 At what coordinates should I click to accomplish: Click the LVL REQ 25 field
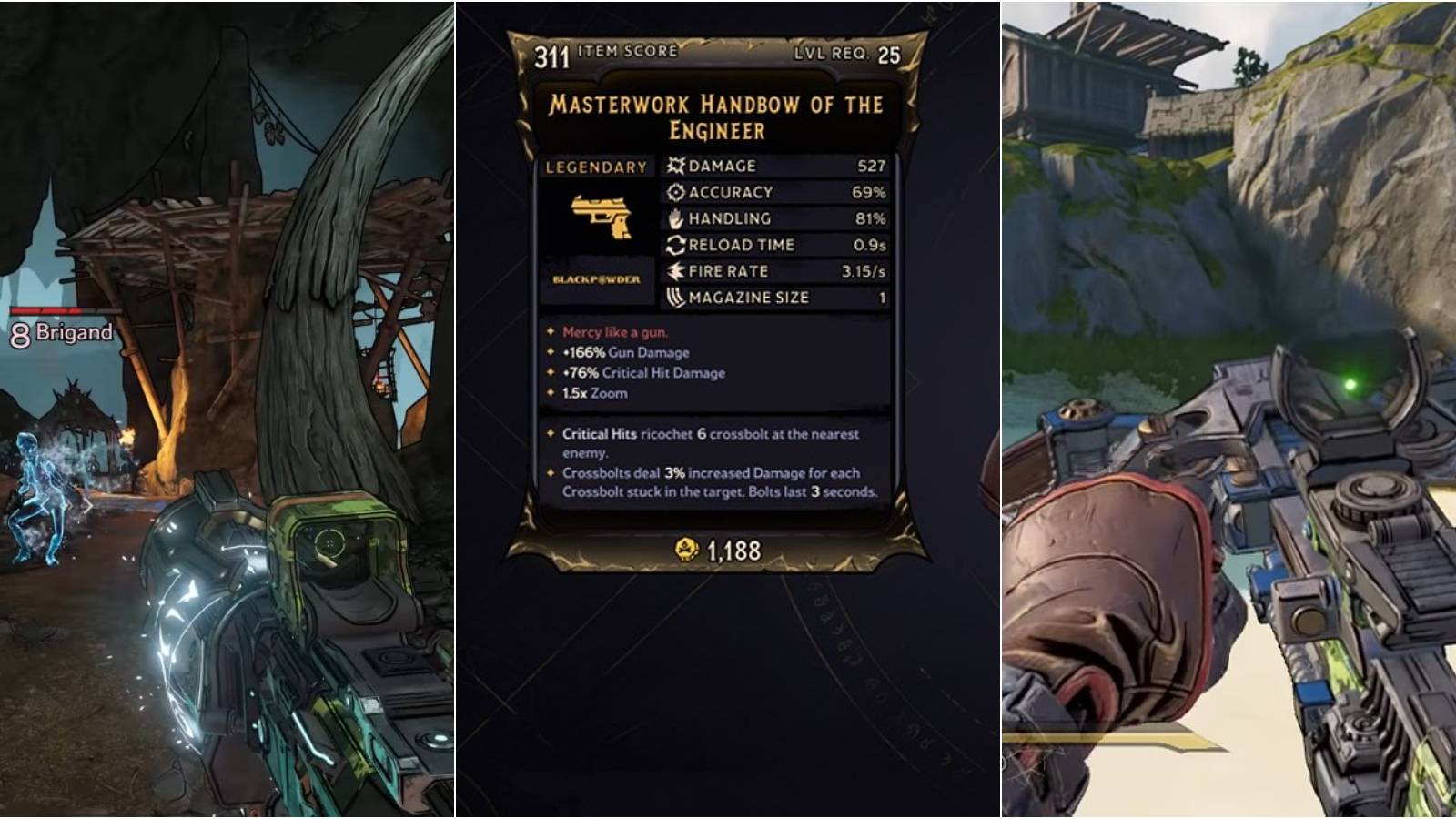[x=847, y=54]
